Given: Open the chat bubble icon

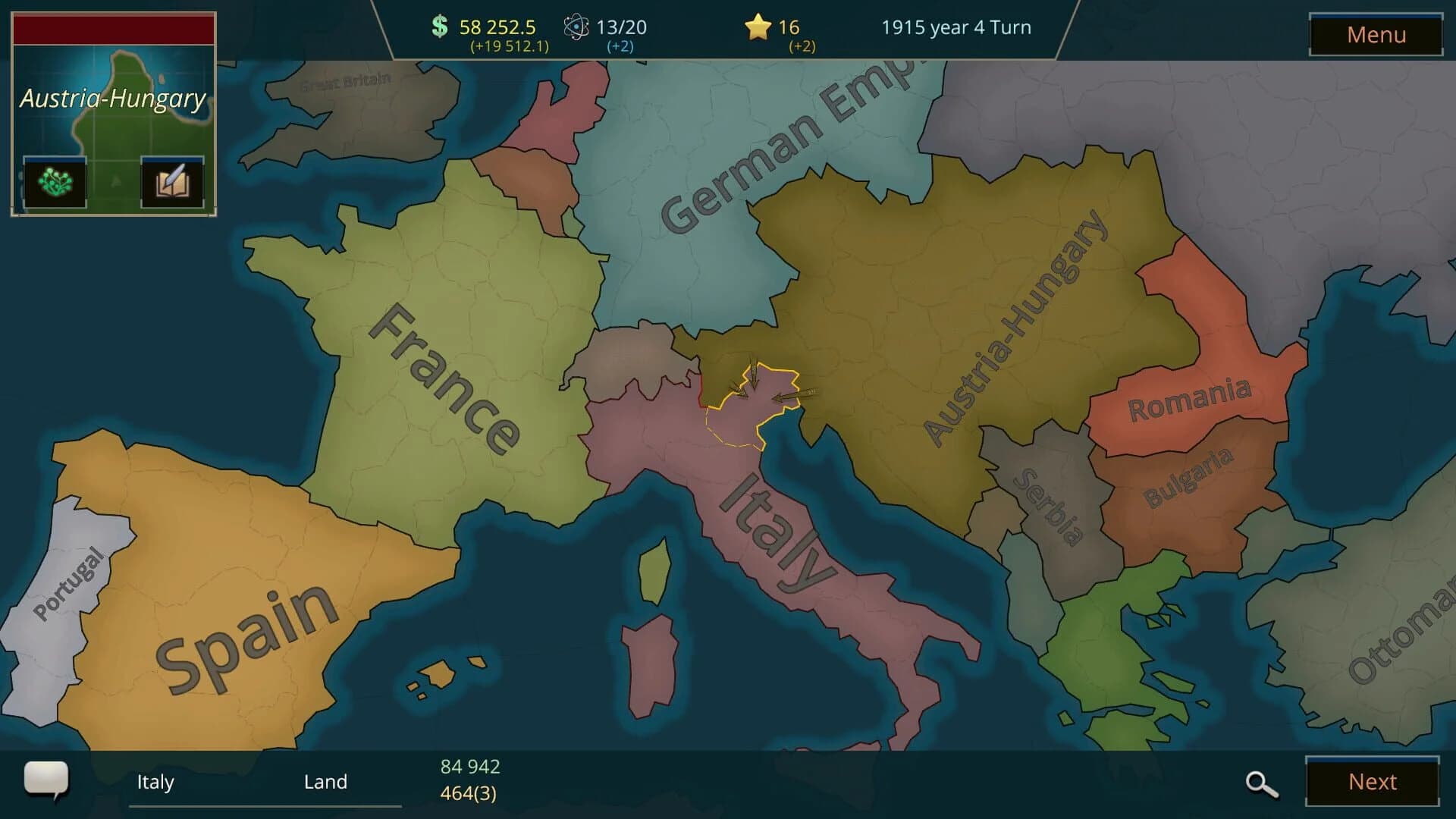Looking at the screenshot, I should (x=47, y=780).
